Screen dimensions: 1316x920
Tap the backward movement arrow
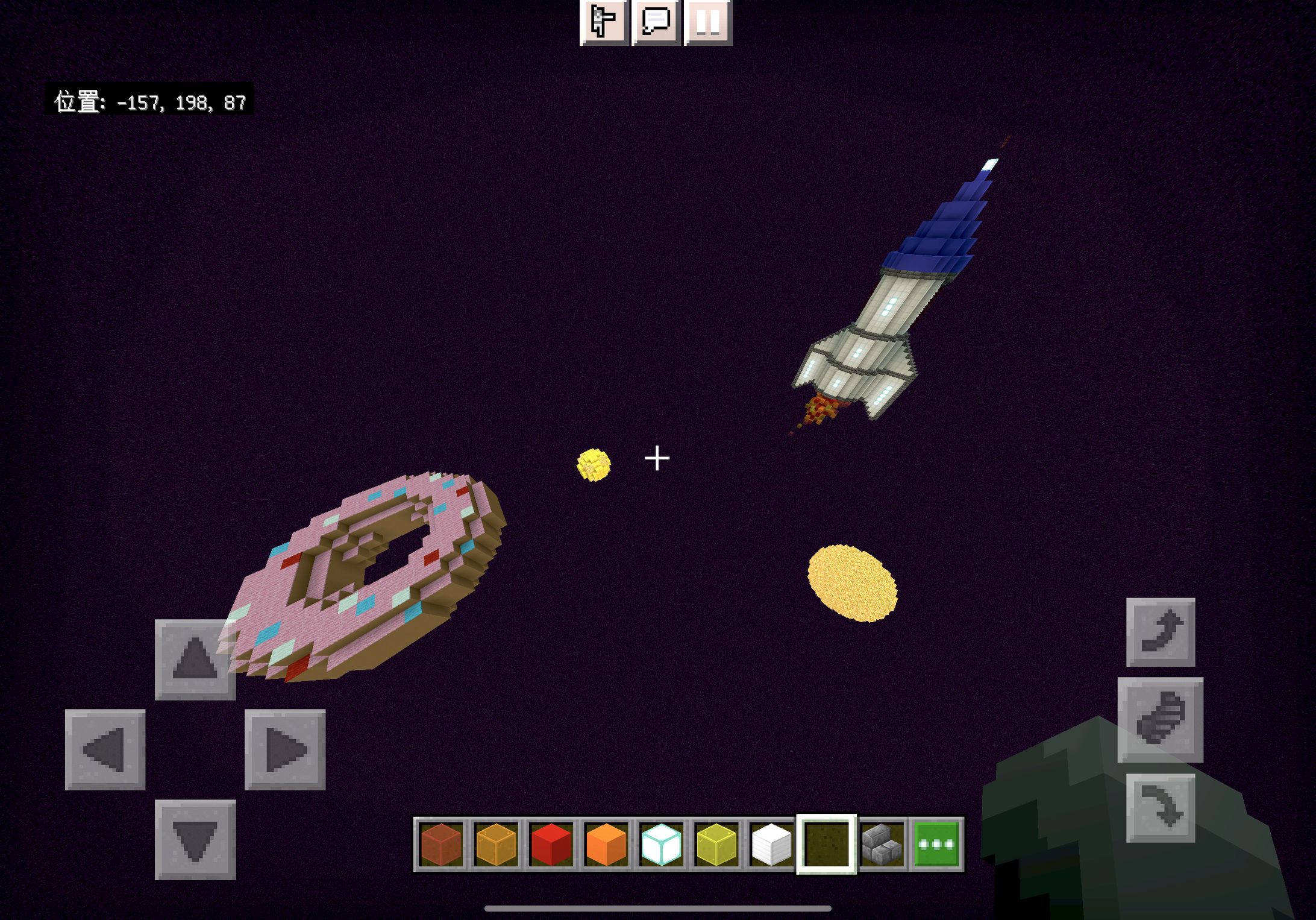tap(195, 839)
